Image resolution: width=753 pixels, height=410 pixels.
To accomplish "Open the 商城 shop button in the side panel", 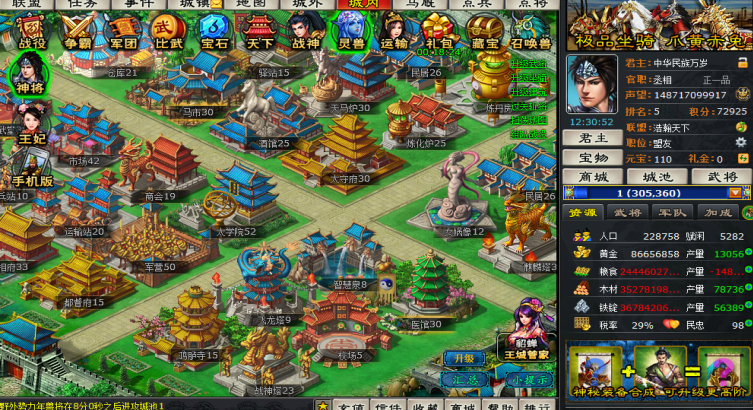I will click(x=593, y=177).
